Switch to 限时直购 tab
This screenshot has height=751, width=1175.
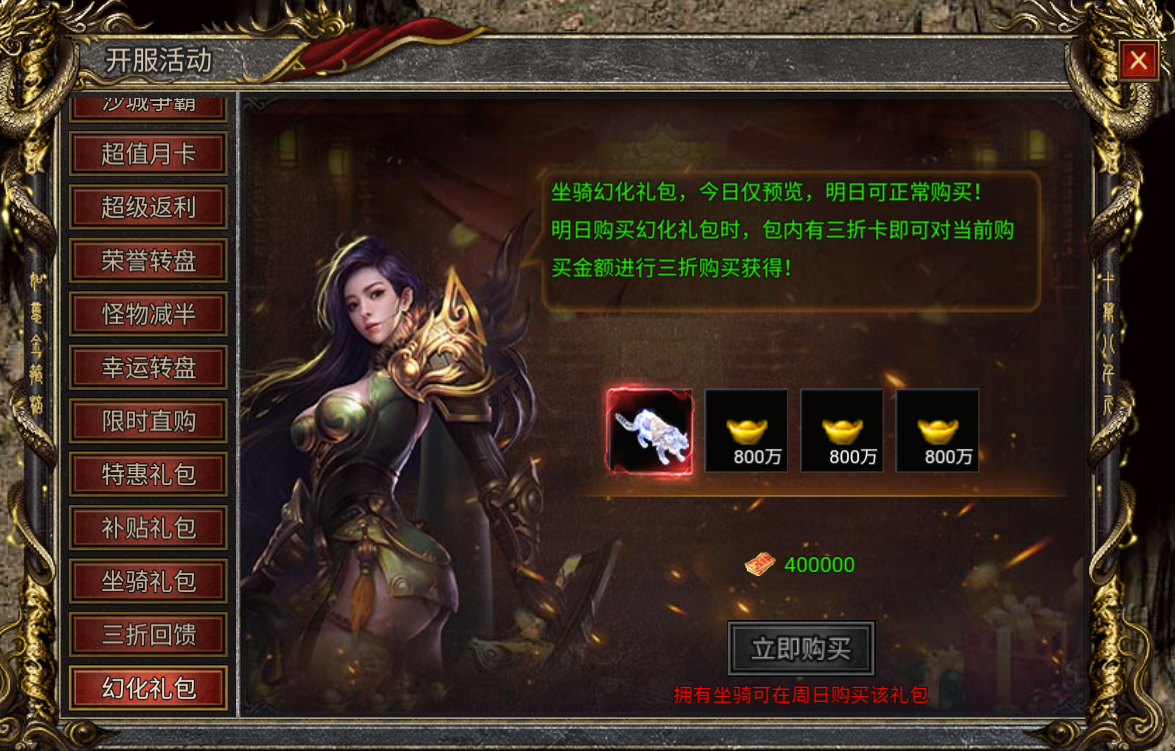[149, 421]
